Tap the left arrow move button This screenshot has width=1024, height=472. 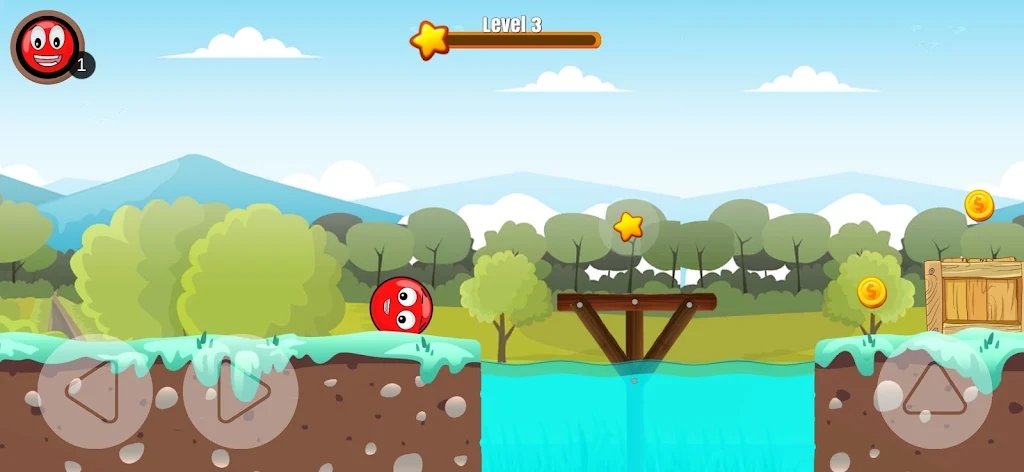(x=94, y=391)
